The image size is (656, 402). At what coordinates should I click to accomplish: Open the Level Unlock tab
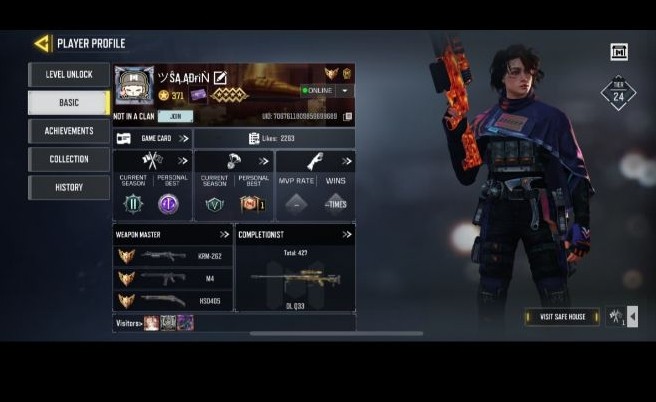point(69,75)
